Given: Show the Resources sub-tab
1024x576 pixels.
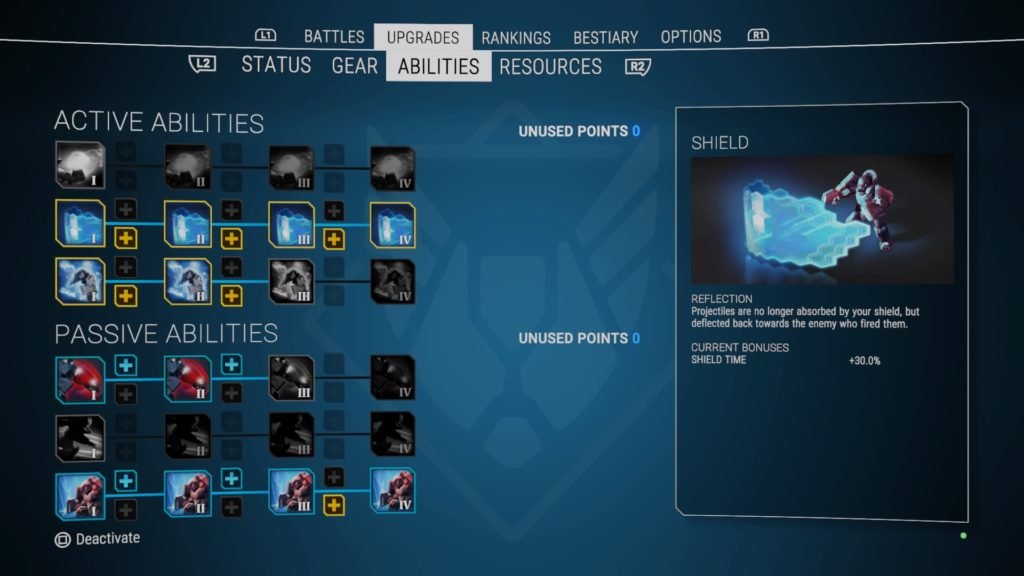Looking at the screenshot, I should click(550, 67).
